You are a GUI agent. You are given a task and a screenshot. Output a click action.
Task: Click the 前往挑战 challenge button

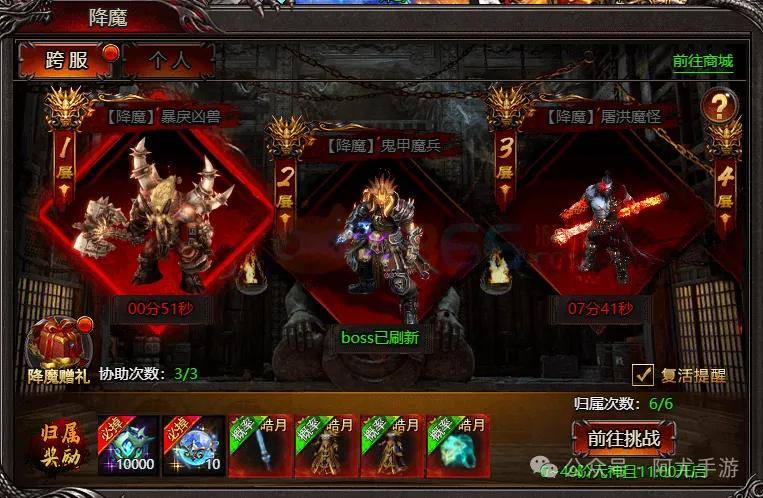pos(624,439)
